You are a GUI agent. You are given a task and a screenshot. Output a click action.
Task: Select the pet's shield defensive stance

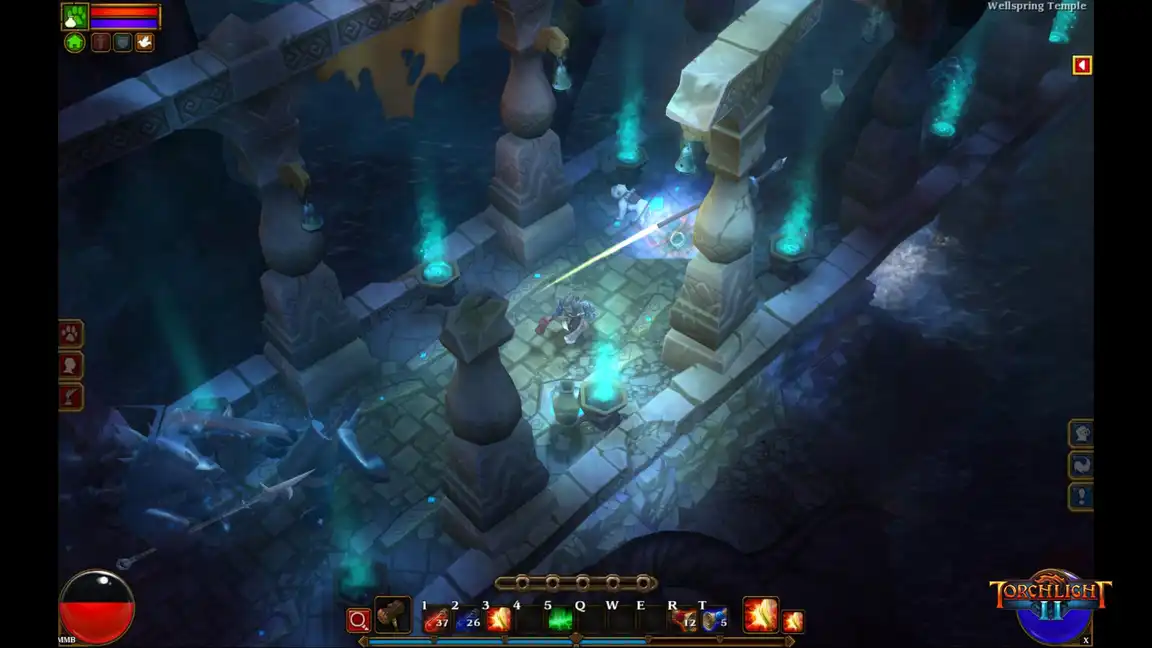pos(122,42)
